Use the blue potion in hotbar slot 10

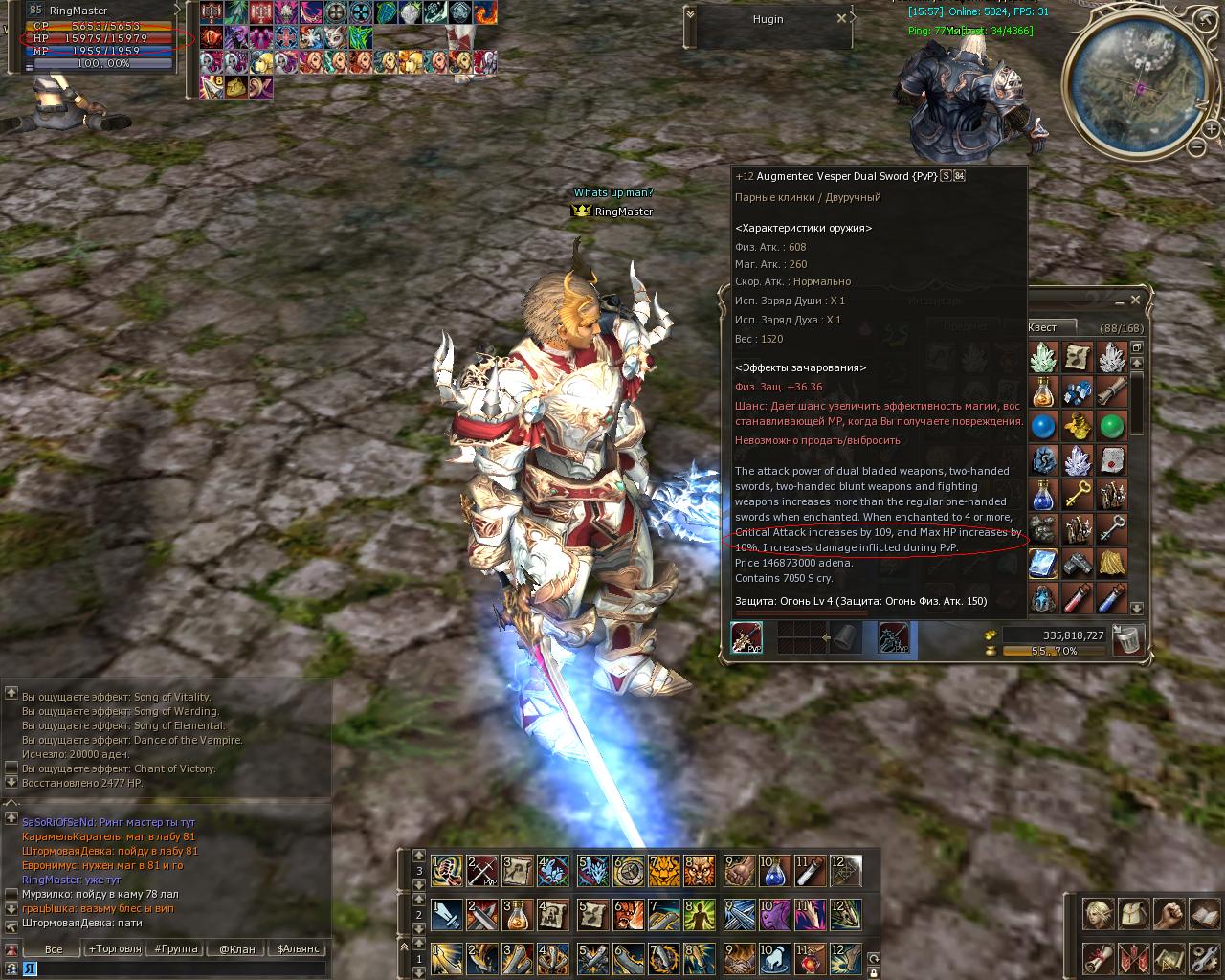tap(774, 871)
